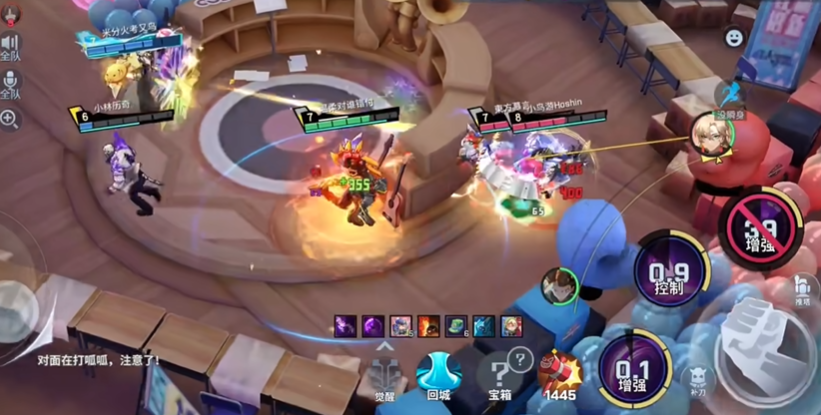
Task: Tap the dark-haired hero portrait indicator
Action: click(559, 286)
